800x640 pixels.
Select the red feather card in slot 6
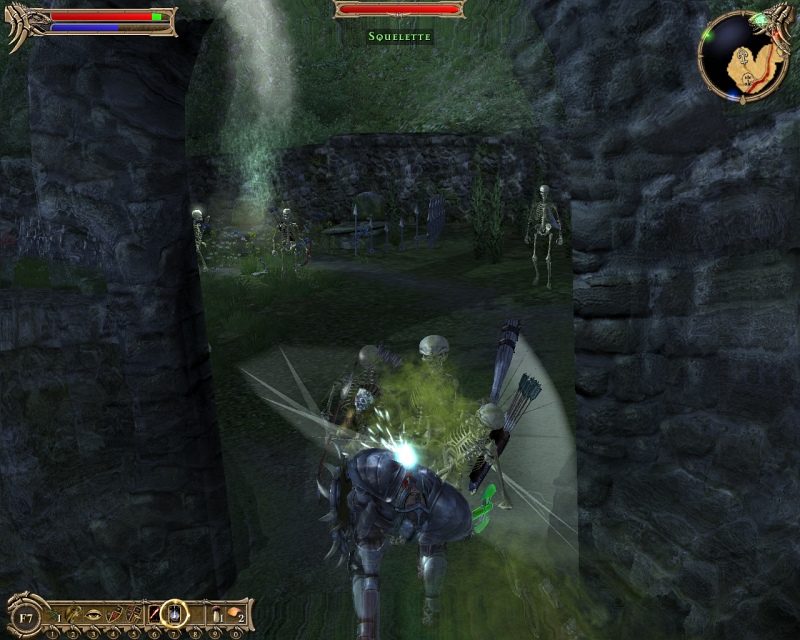(155, 613)
